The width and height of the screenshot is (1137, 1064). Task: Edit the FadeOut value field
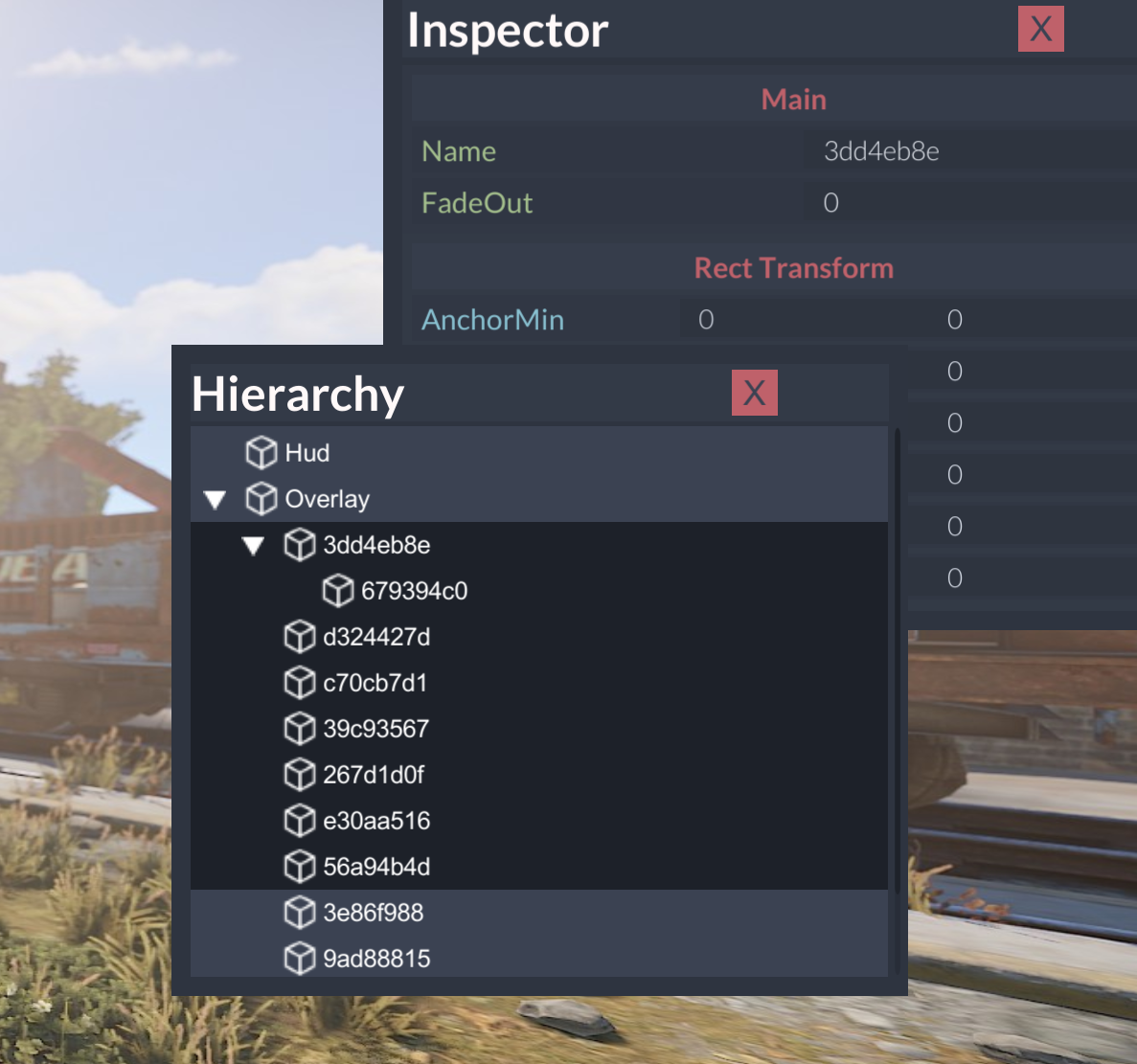point(967,203)
